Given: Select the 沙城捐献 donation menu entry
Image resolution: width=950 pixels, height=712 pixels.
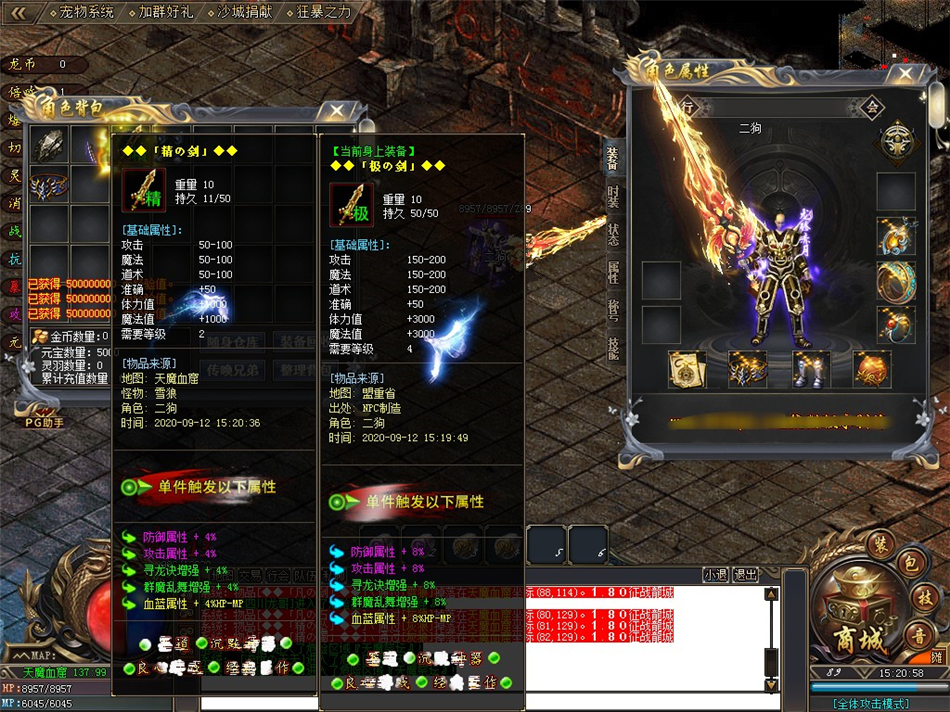Looking at the screenshot, I should [243, 12].
